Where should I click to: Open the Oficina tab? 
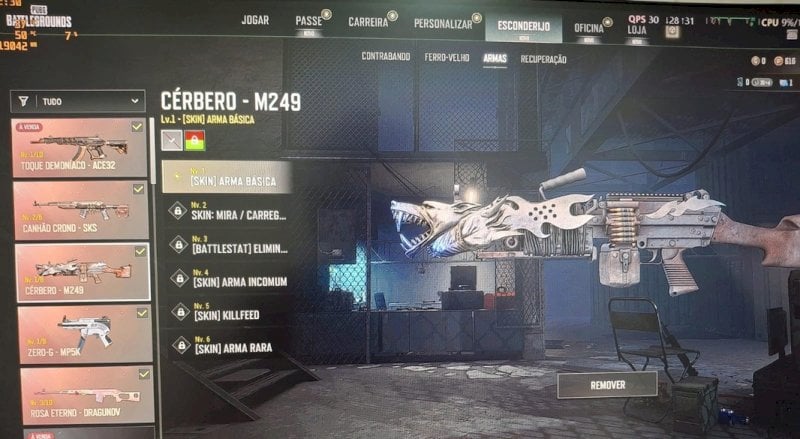(x=588, y=28)
